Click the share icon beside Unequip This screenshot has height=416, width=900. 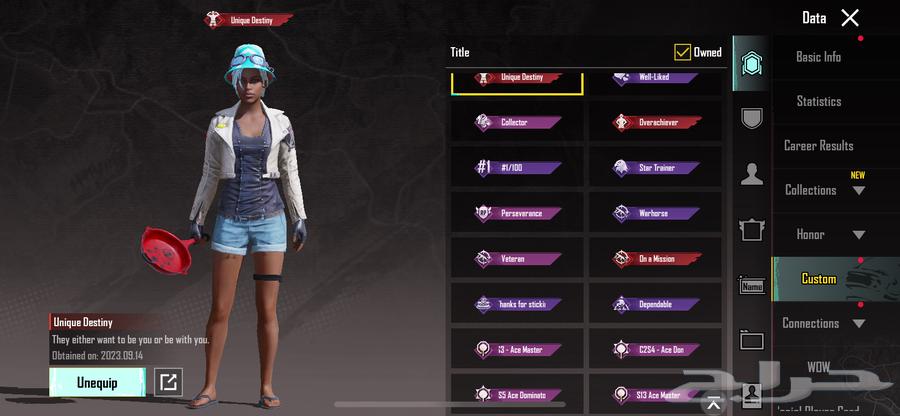pos(169,382)
